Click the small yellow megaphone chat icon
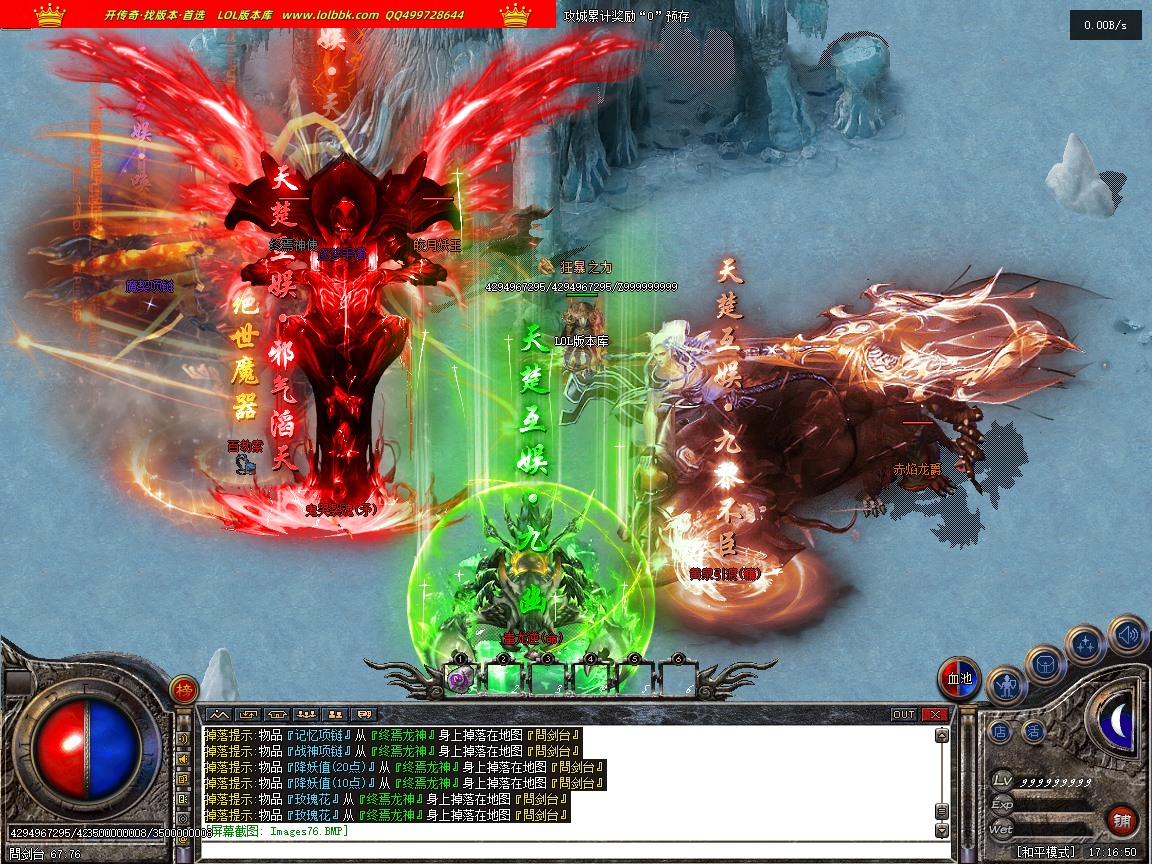Viewport: 1152px width, 864px height. click(184, 759)
